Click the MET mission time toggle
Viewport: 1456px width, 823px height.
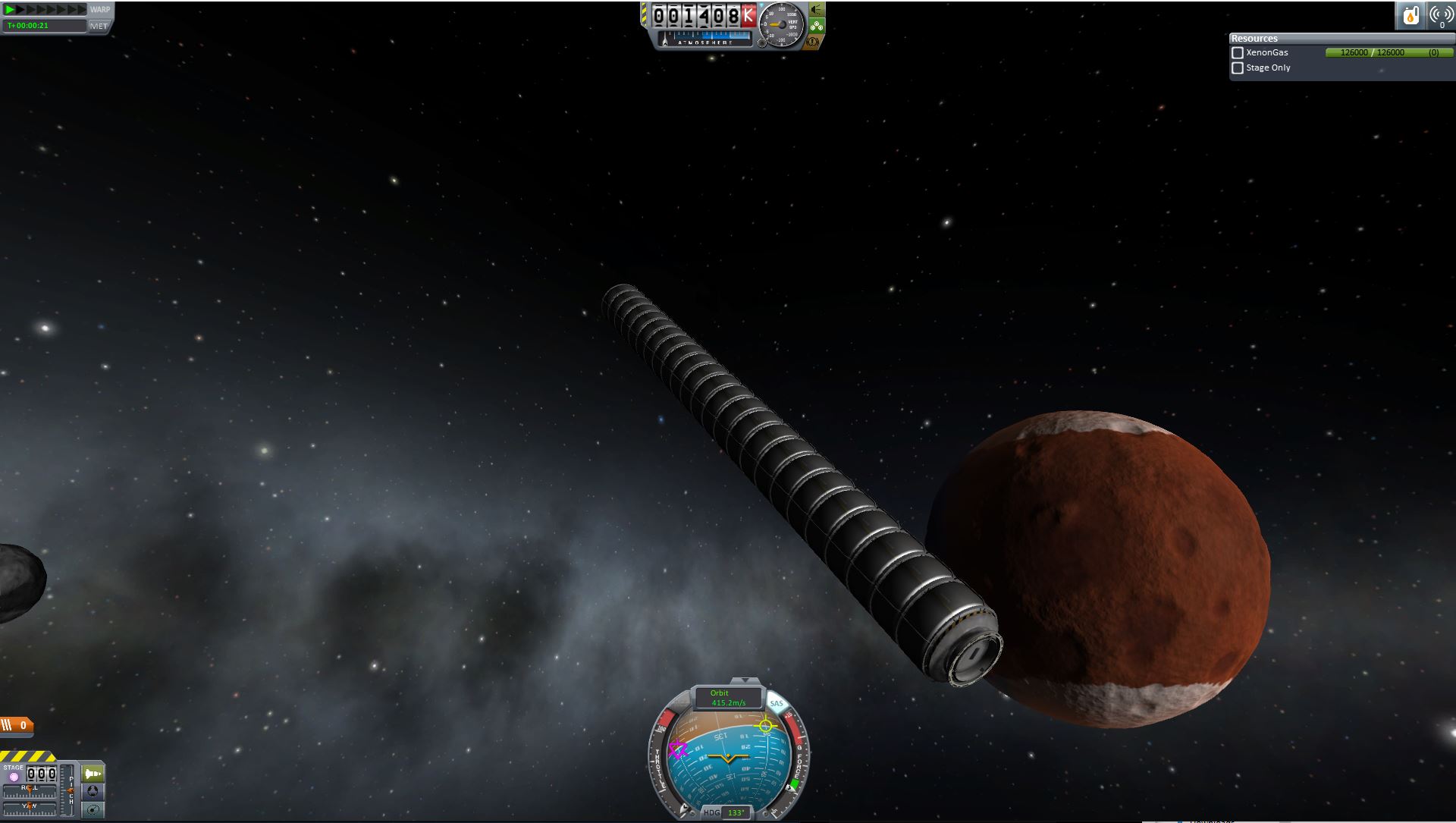pyautogui.click(x=99, y=26)
